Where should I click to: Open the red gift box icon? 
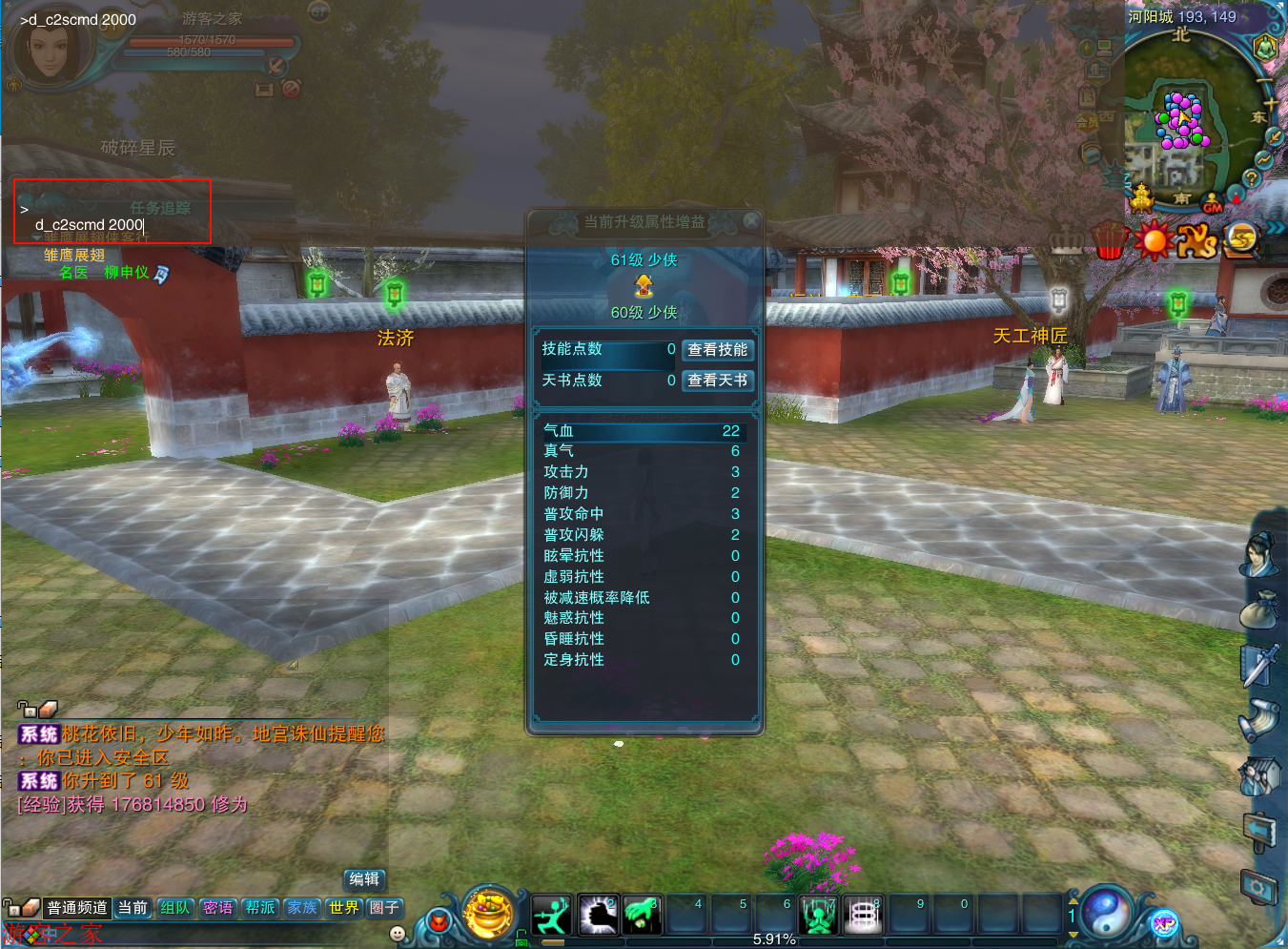coord(1107,240)
